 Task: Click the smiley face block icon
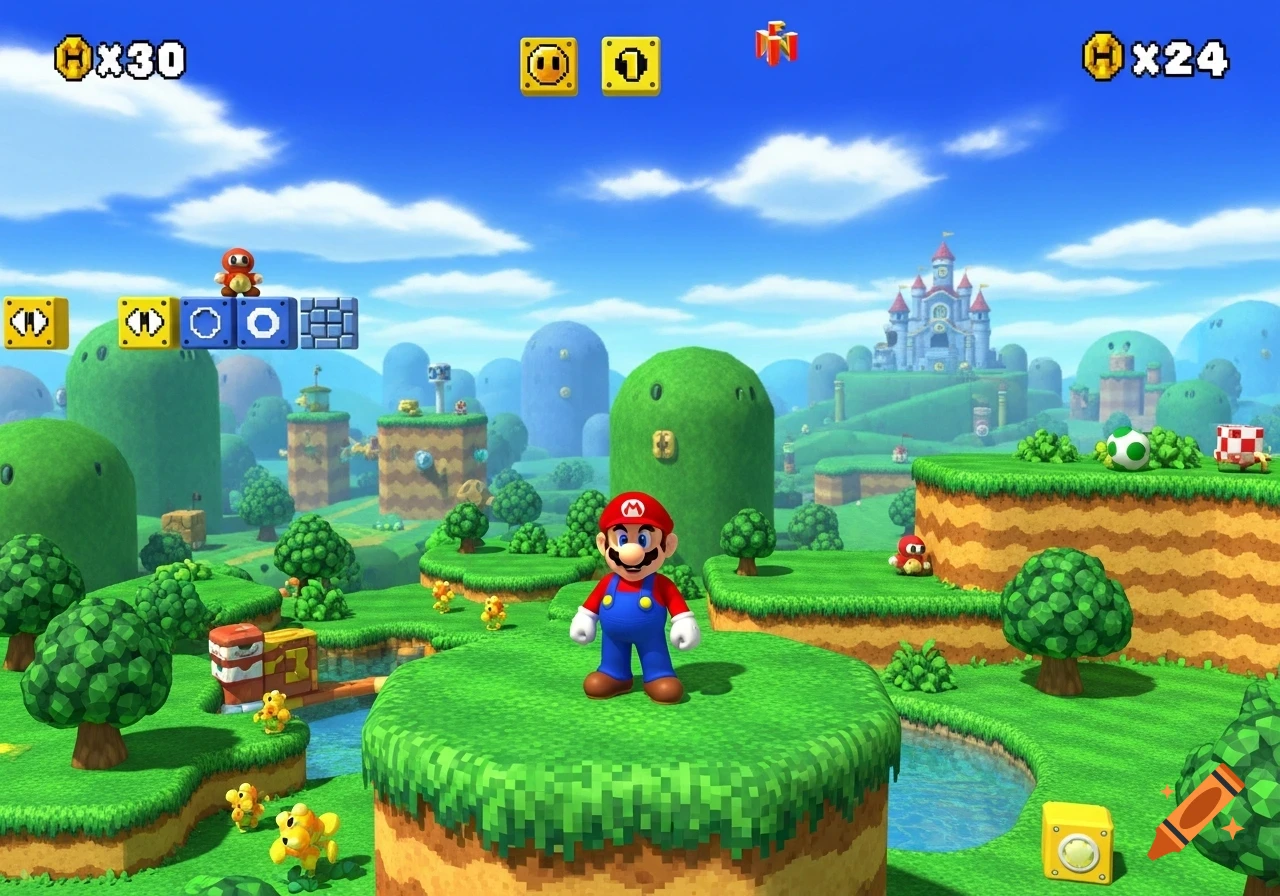[x=547, y=62]
